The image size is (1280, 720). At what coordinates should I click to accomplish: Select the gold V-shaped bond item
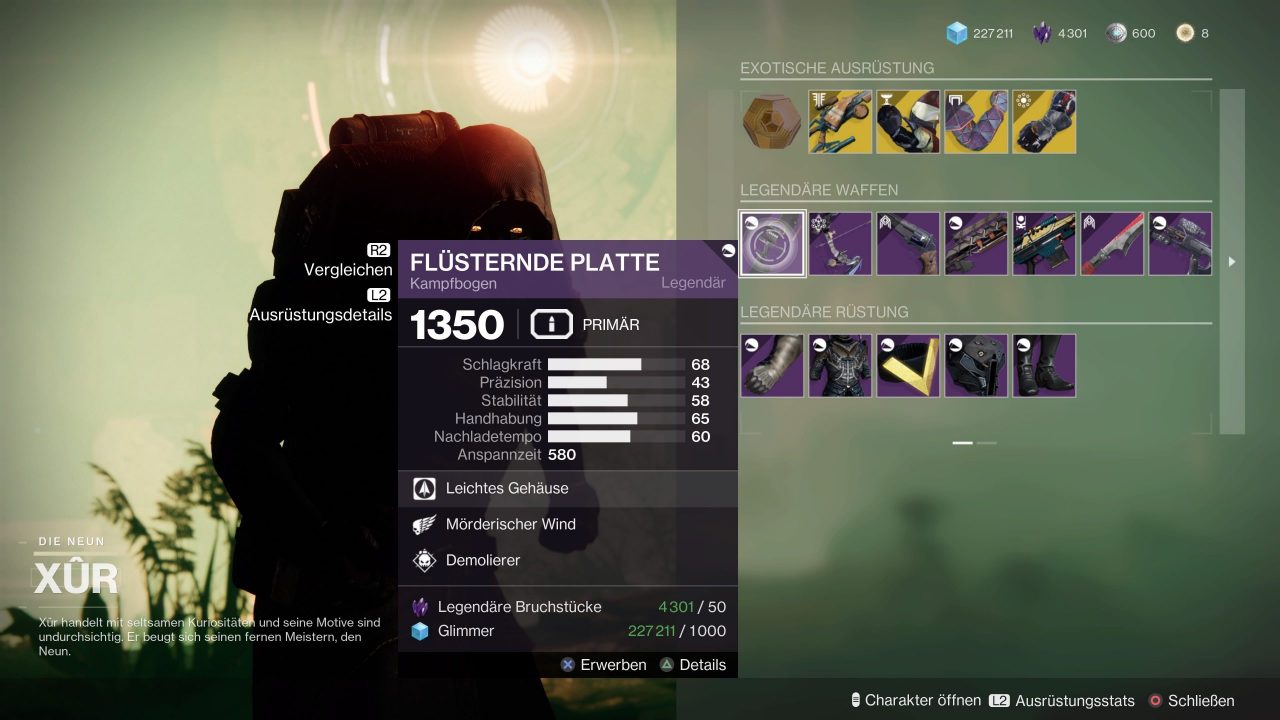tap(908, 365)
